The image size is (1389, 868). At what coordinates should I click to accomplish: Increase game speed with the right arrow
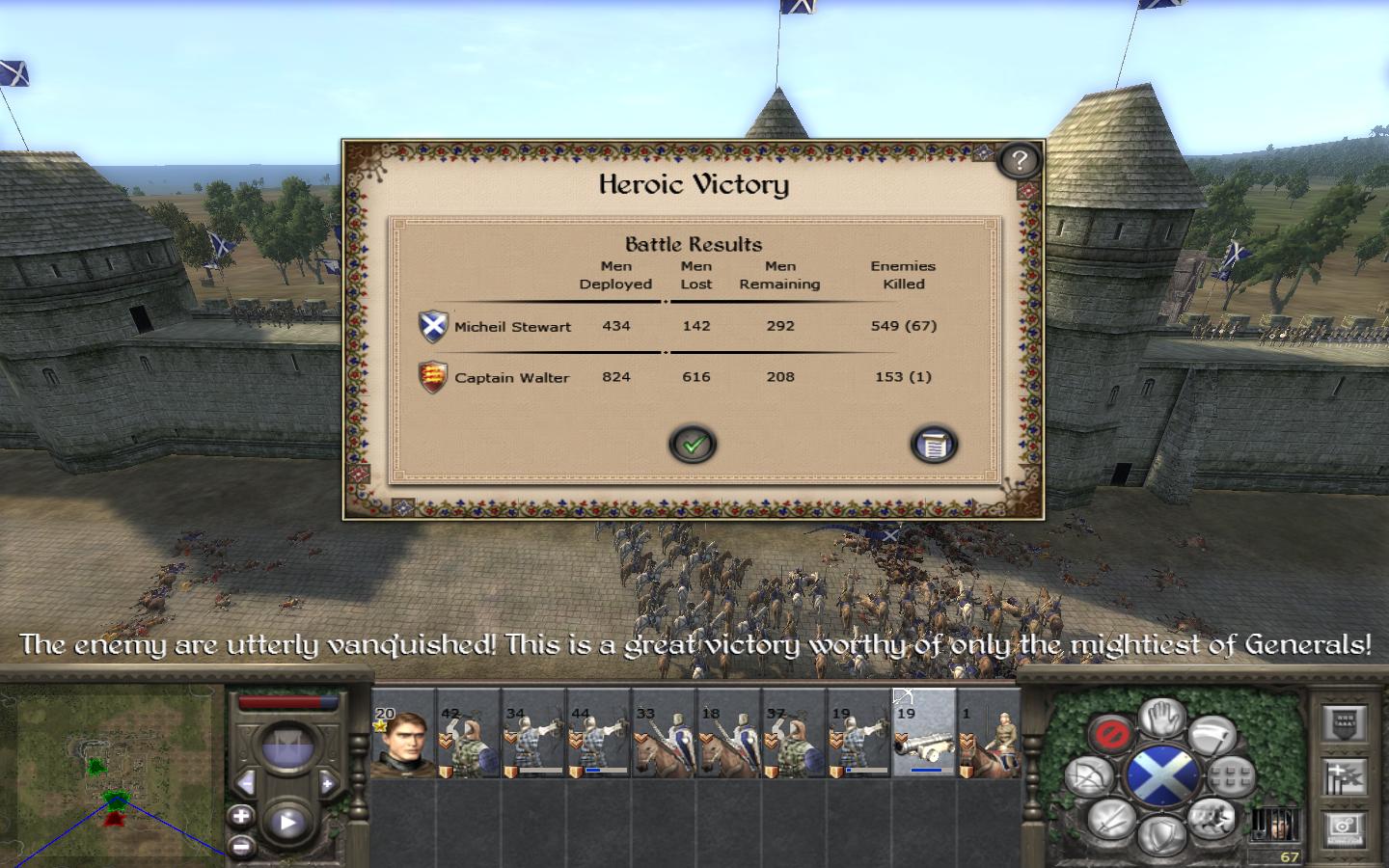pyautogui.click(x=328, y=782)
